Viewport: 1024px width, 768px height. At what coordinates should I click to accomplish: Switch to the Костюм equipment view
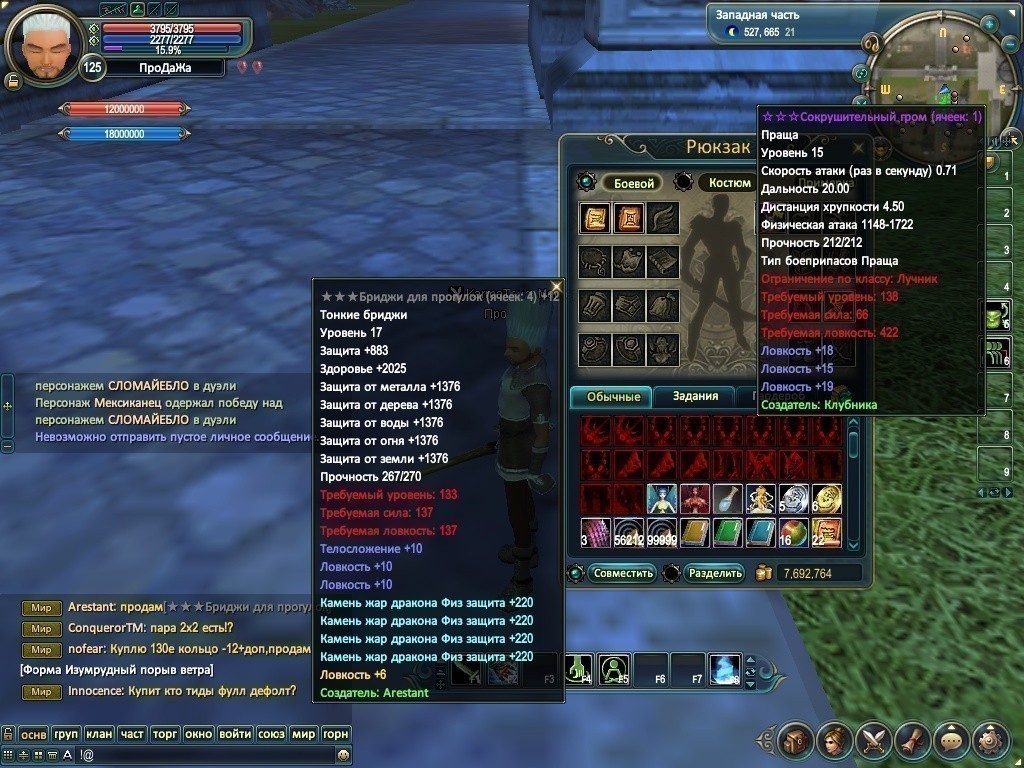729,183
